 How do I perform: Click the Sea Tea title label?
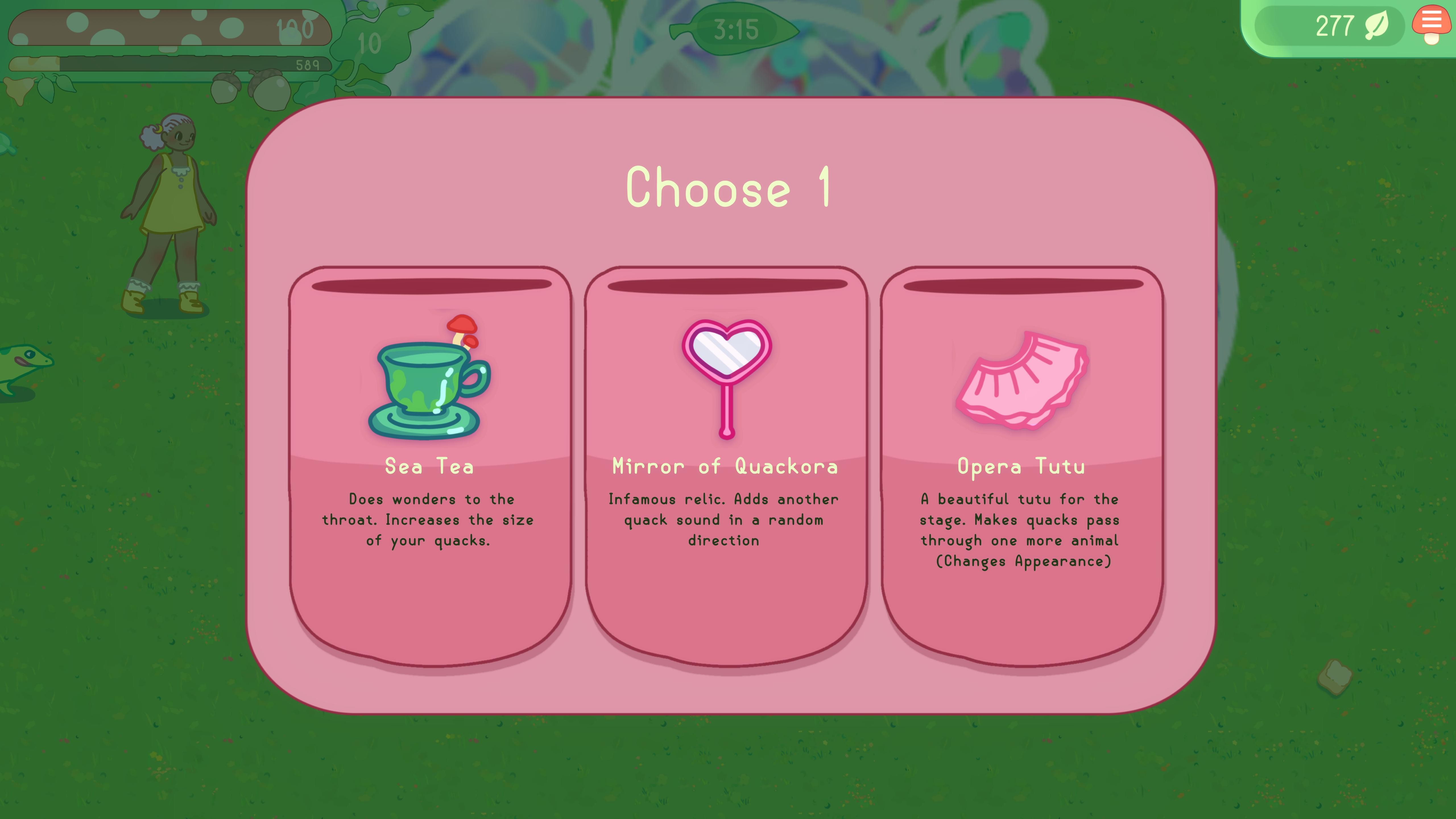430,467
